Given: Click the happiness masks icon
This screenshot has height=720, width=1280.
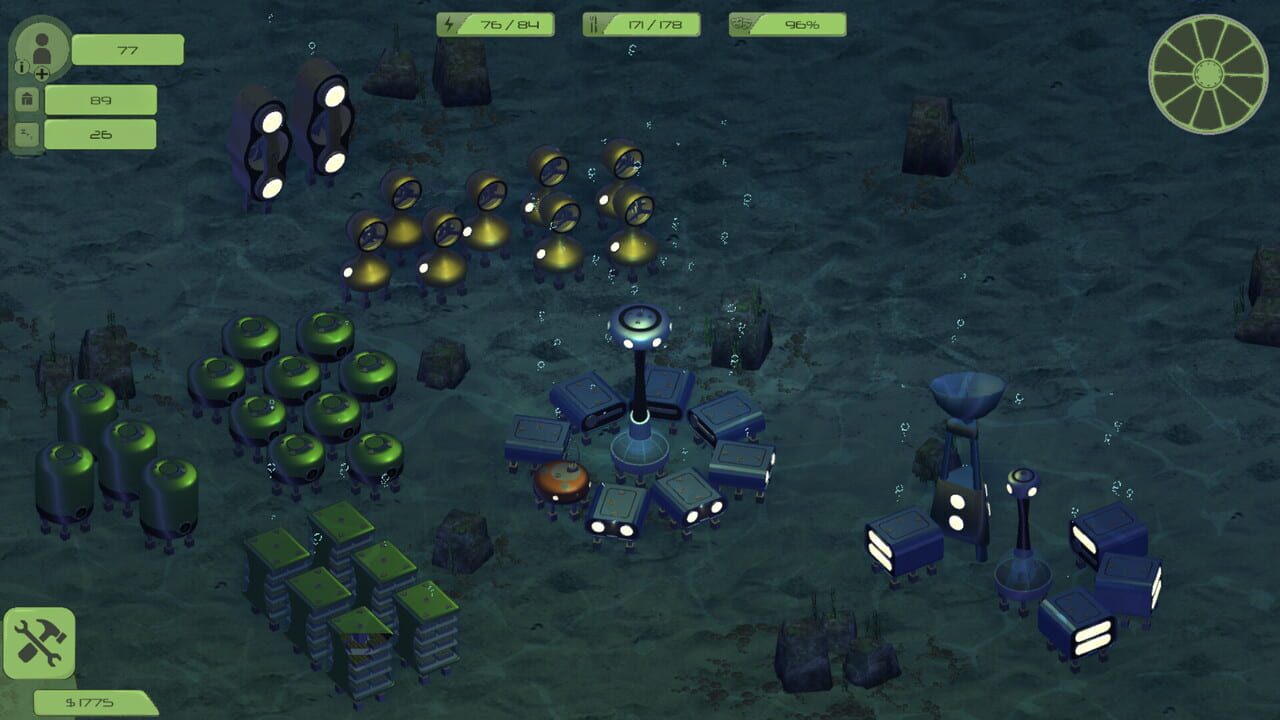Looking at the screenshot, I should click(x=744, y=22).
